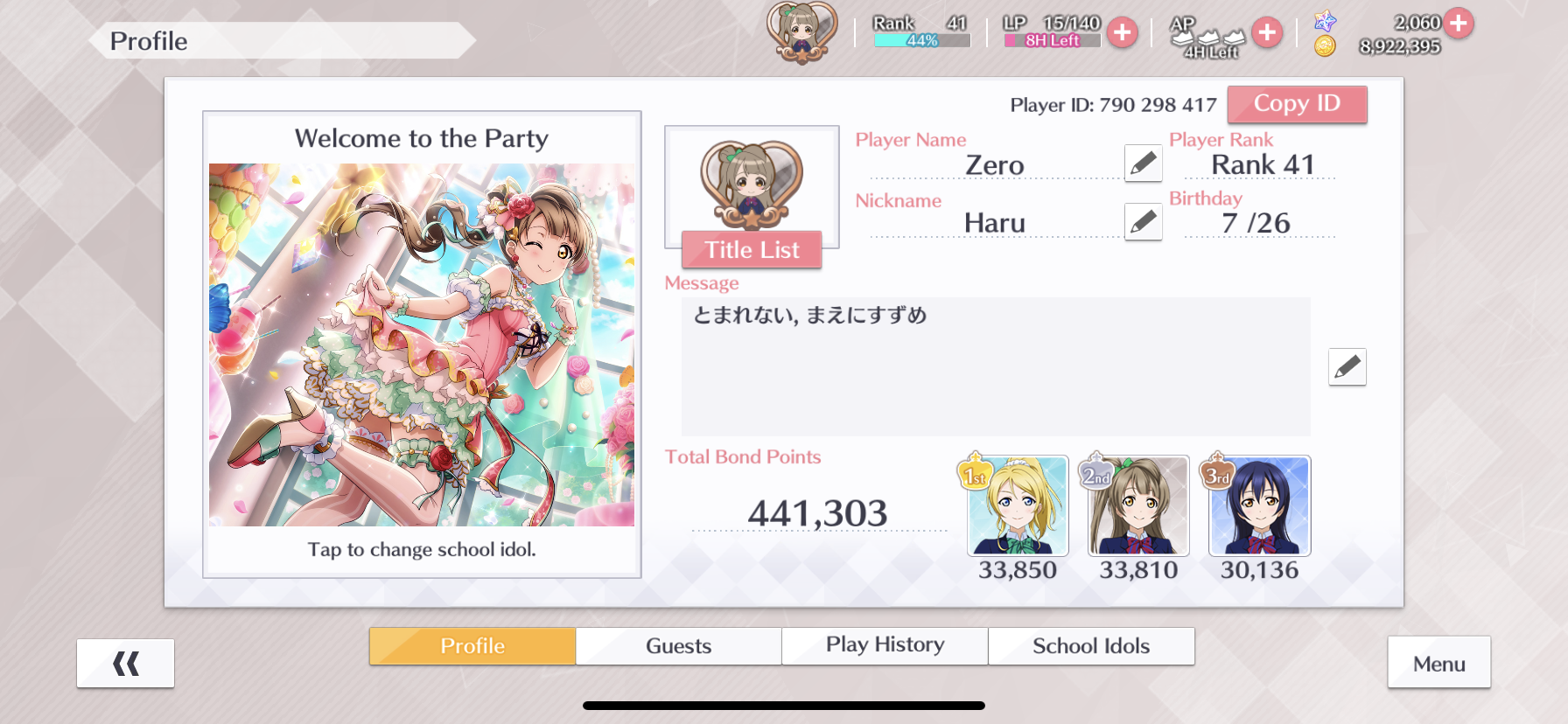Viewport: 1568px width, 724px height.
Task: Show the School Idols tab
Action: (1091, 646)
